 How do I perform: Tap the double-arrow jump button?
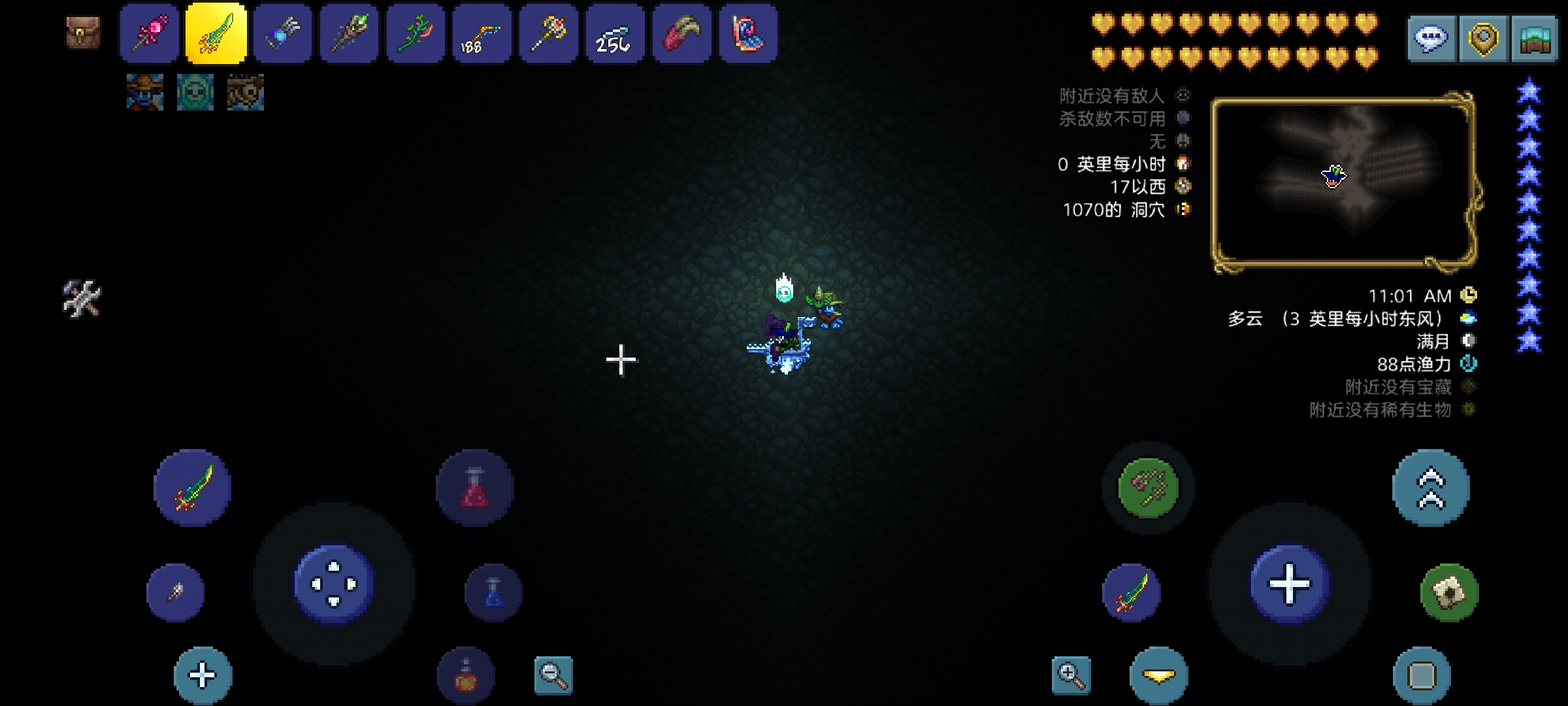1431,488
